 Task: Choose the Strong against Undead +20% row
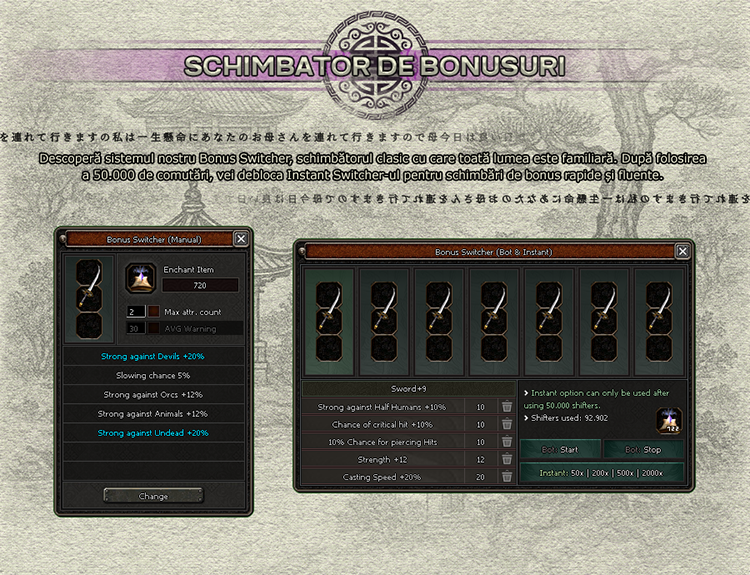(153, 433)
